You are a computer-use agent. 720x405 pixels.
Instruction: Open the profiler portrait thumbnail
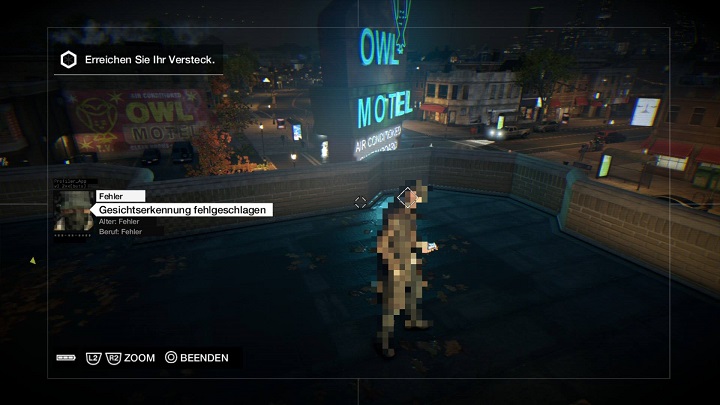(x=73, y=211)
